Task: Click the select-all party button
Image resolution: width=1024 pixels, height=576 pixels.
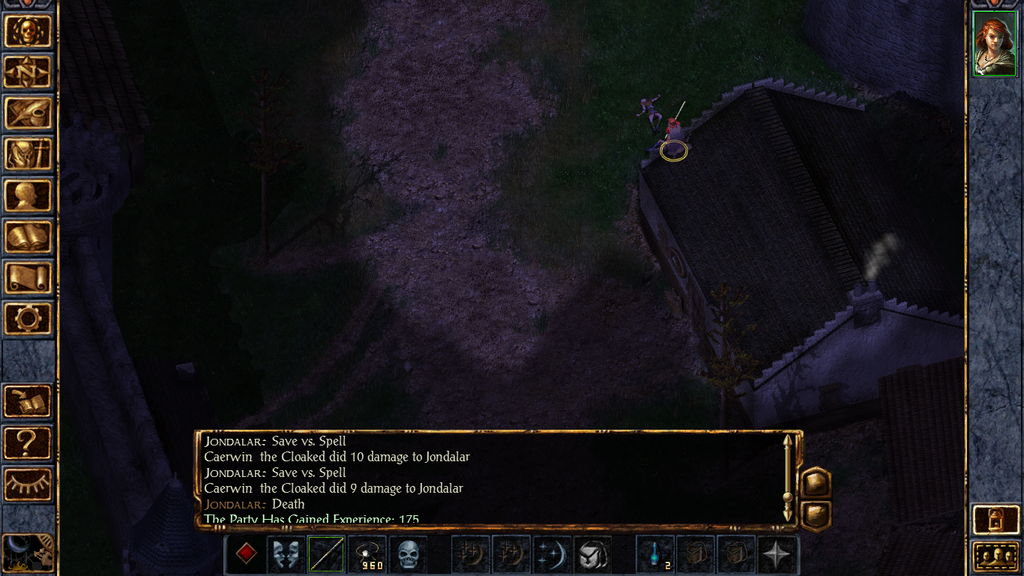Action: click(994, 556)
